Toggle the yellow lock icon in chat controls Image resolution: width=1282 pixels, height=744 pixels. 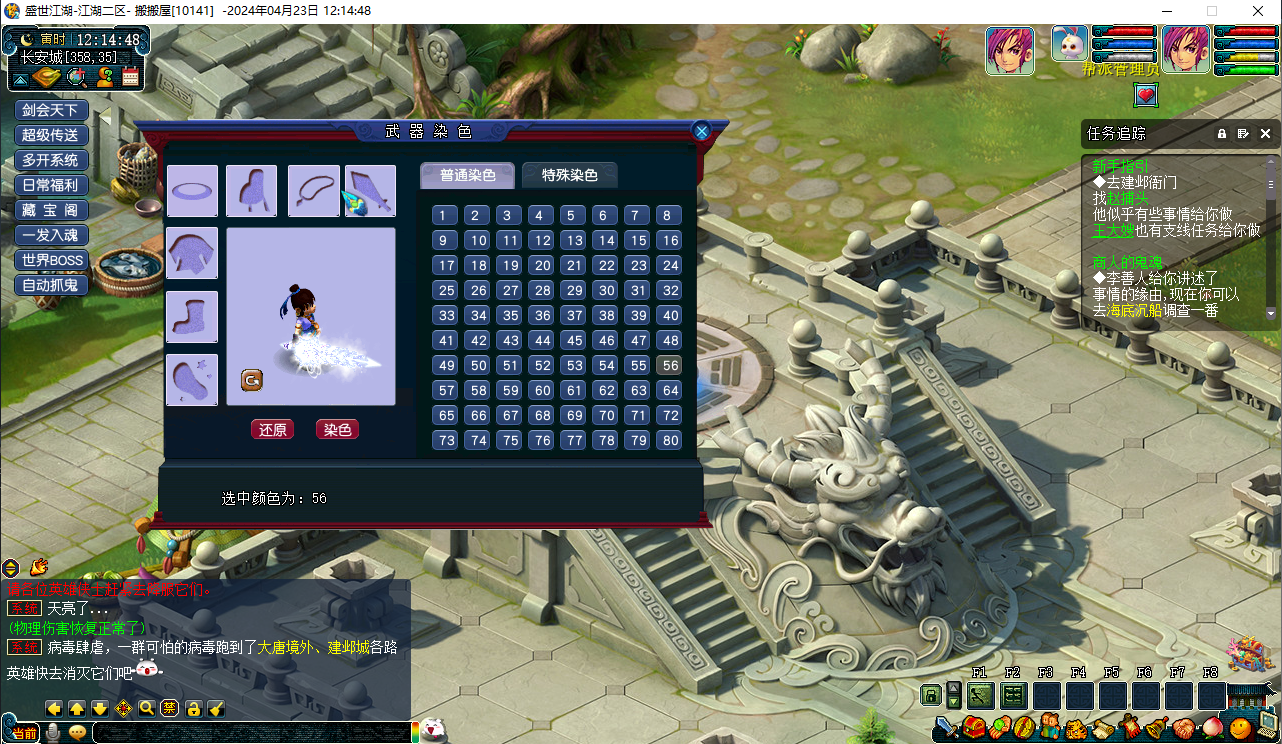(x=192, y=708)
